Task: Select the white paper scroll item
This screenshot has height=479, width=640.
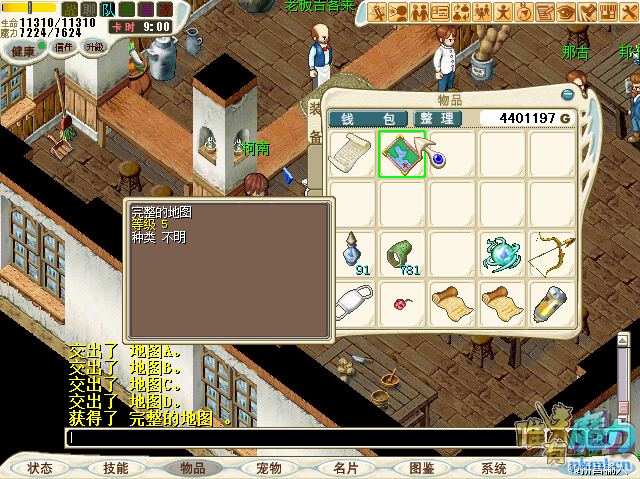Action: click(351, 155)
